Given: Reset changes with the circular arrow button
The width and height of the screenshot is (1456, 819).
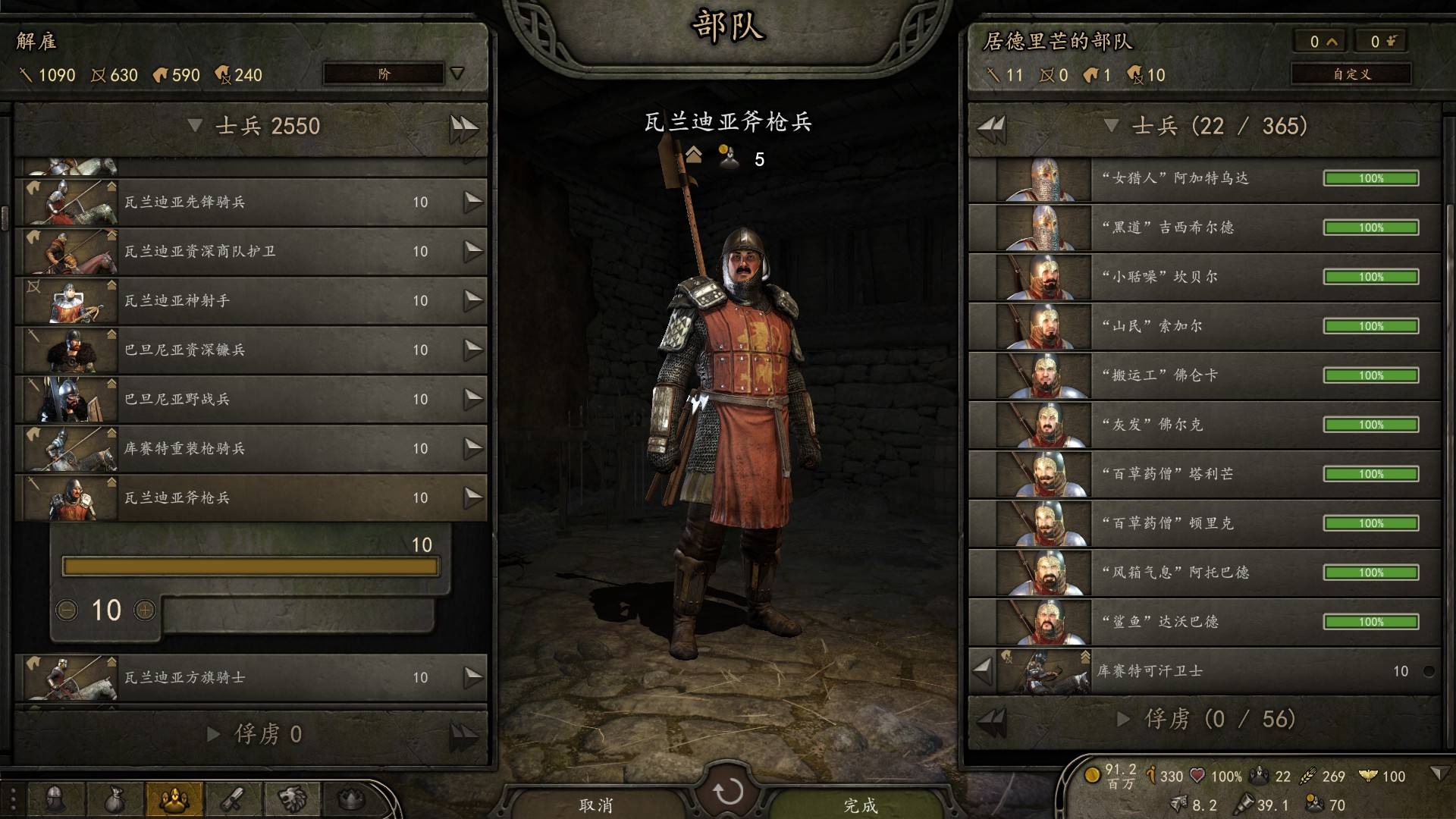Looking at the screenshot, I should pyautogui.click(x=728, y=792).
